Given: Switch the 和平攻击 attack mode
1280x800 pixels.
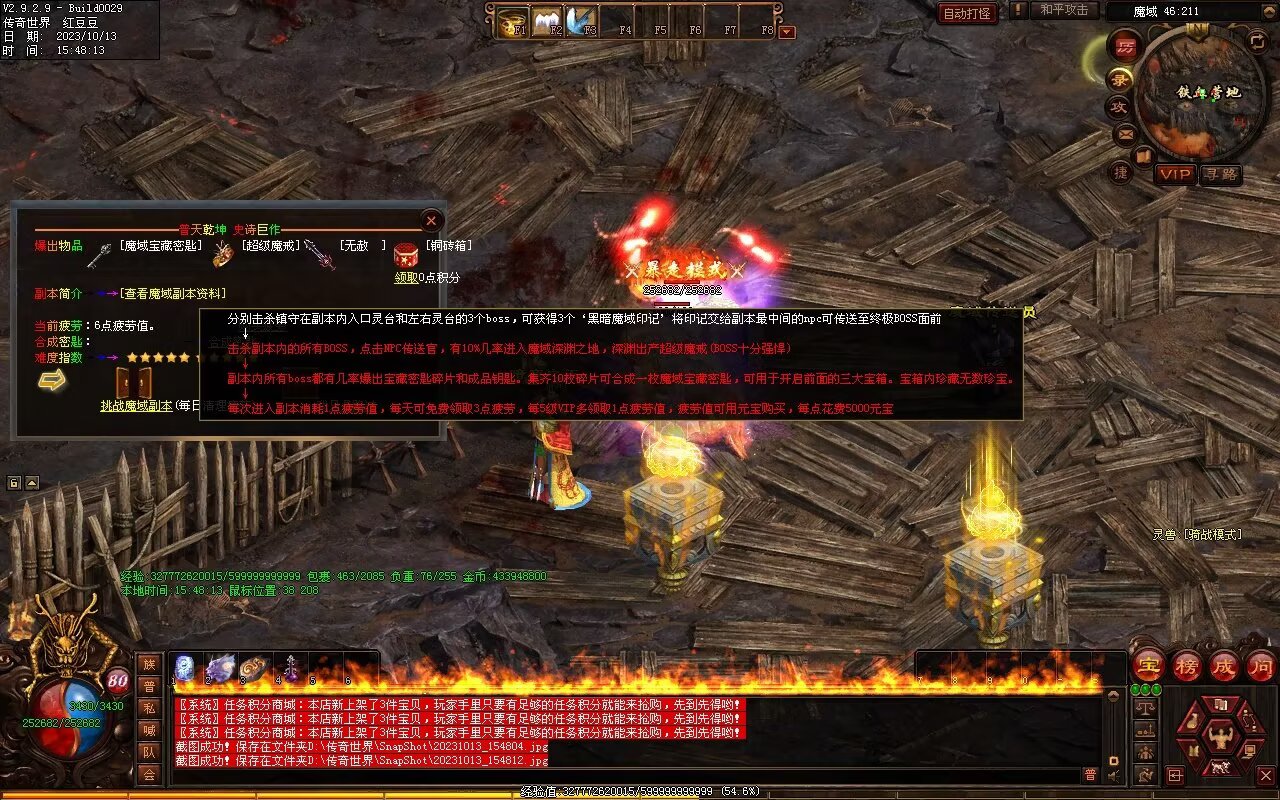Looking at the screenshot, I should [1063, 10].
